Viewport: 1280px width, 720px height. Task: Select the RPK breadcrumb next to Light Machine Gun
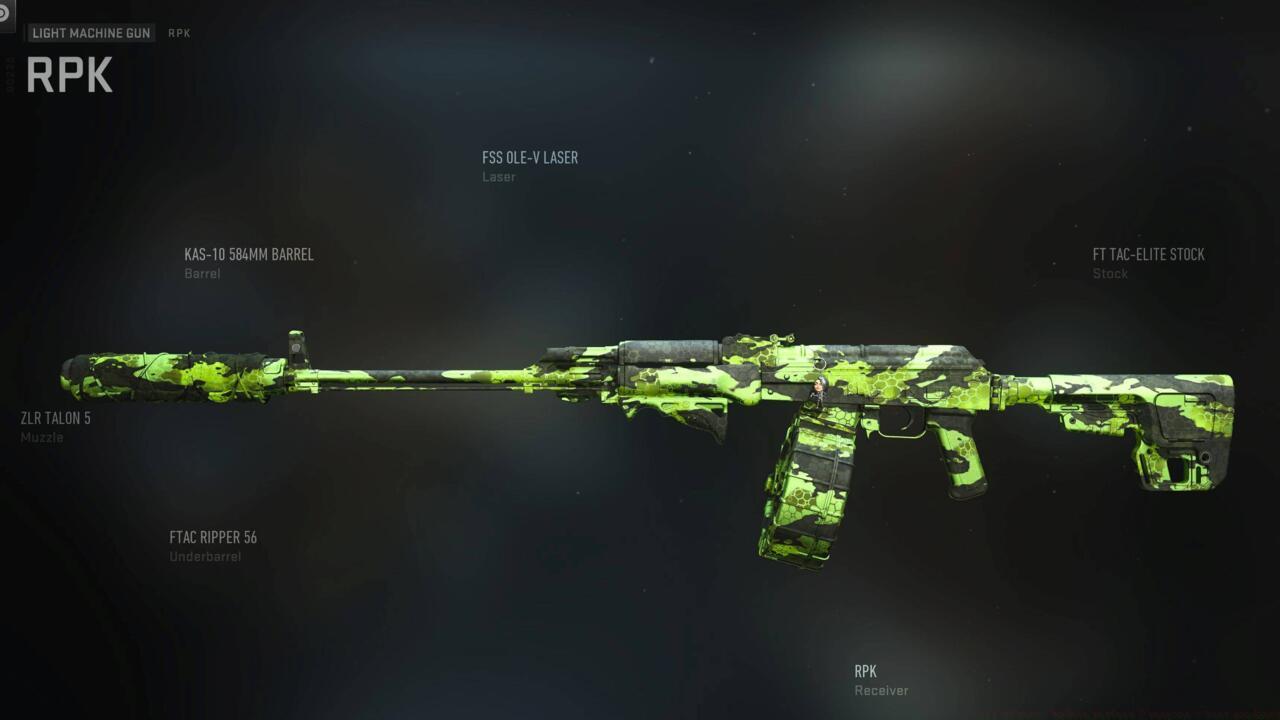[180, 33]
